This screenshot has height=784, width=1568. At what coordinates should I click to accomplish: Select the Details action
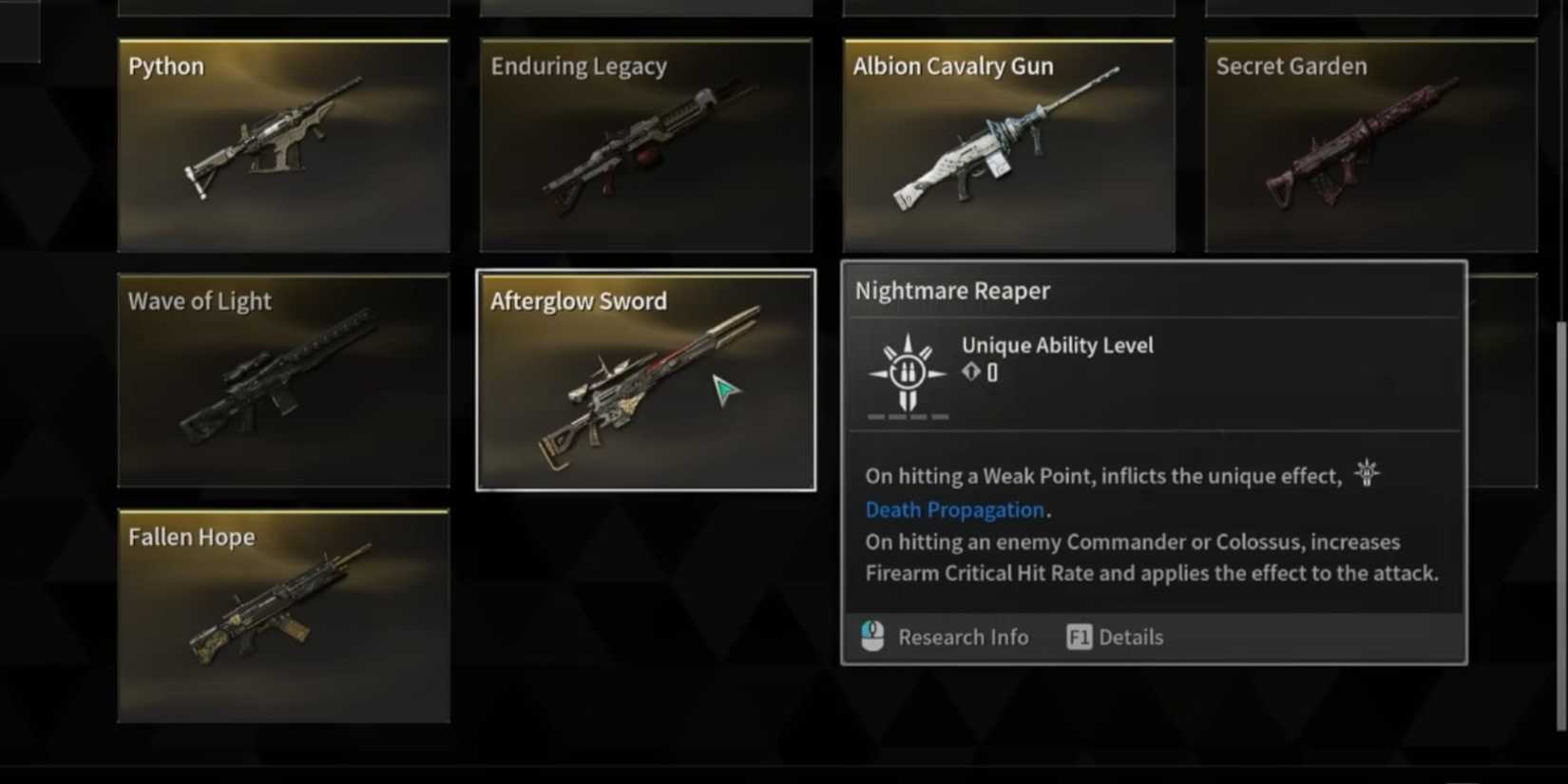(1132, 637)
